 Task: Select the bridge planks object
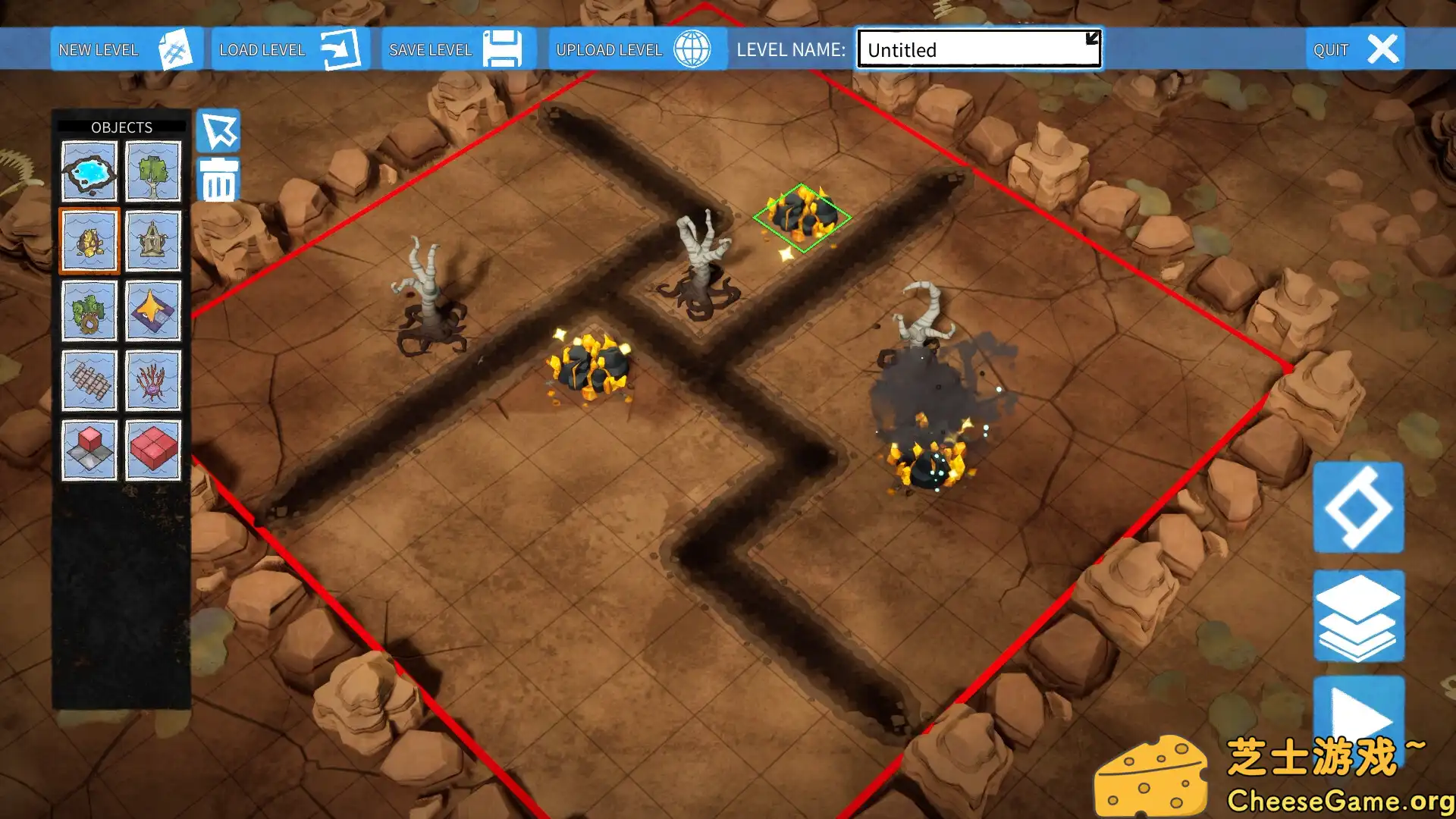click(89, 378)
